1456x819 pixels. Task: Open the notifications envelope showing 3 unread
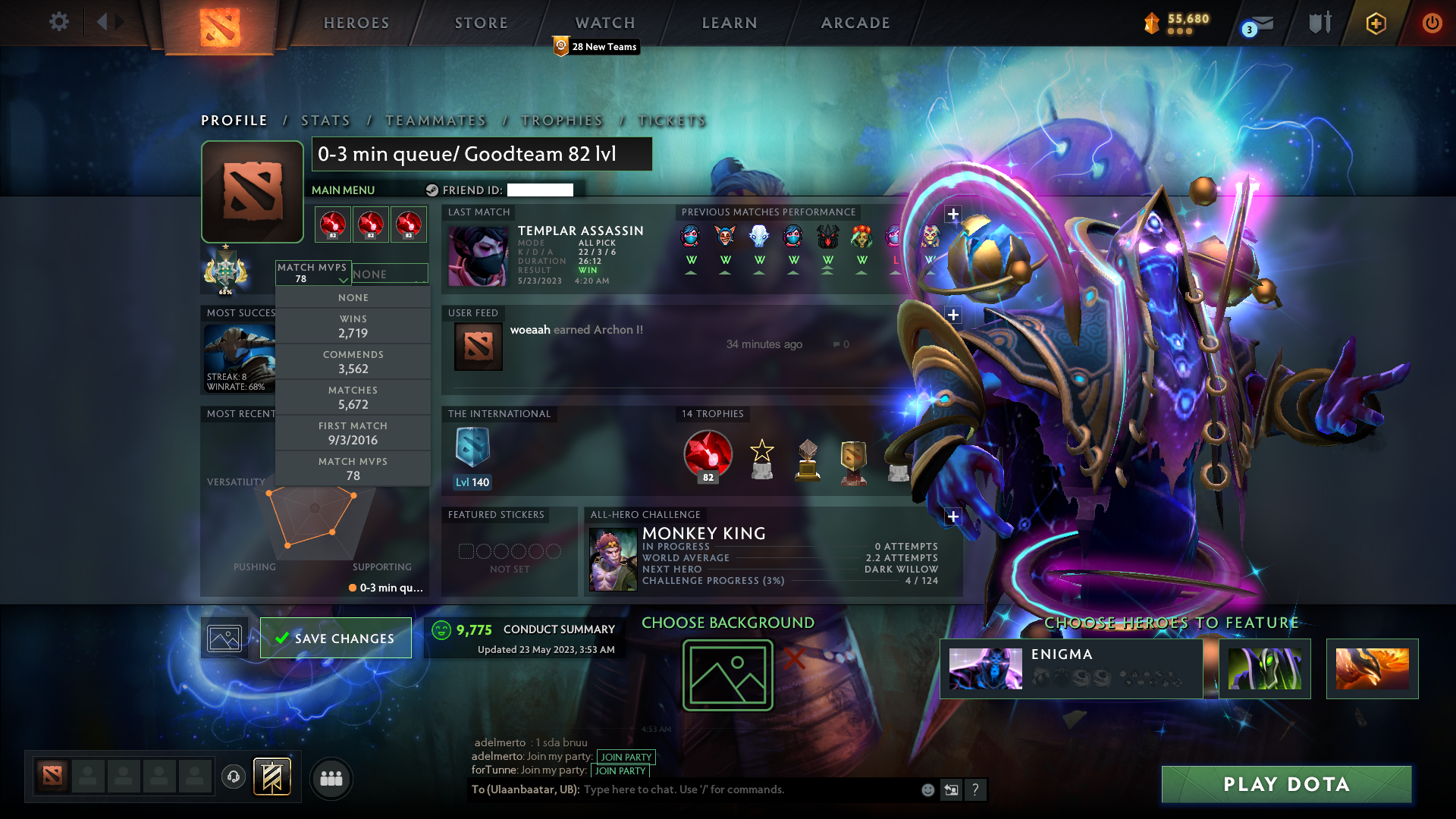[x=1259, y=24]
